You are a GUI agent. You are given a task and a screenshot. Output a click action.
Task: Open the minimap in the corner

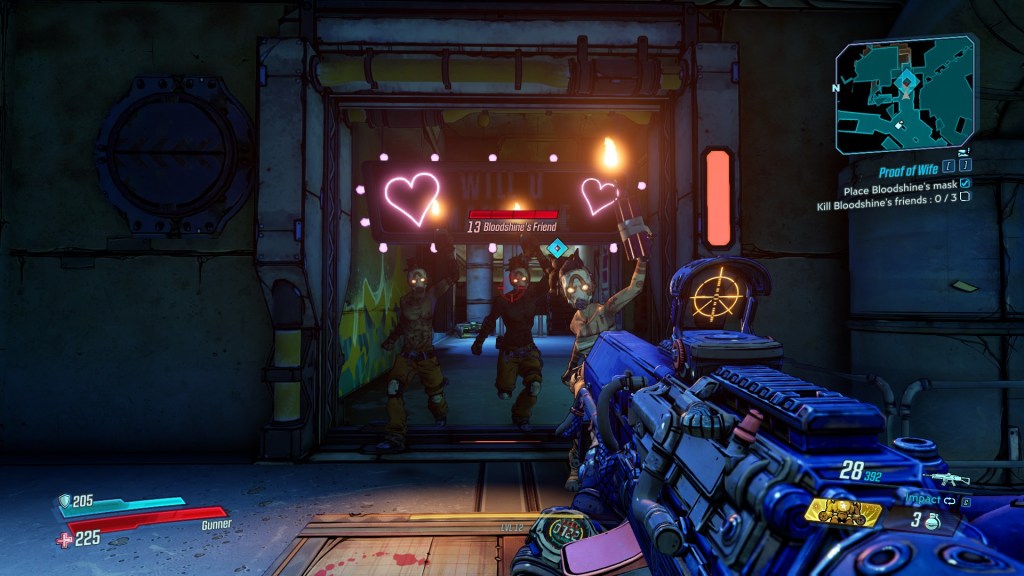point(905,95)
